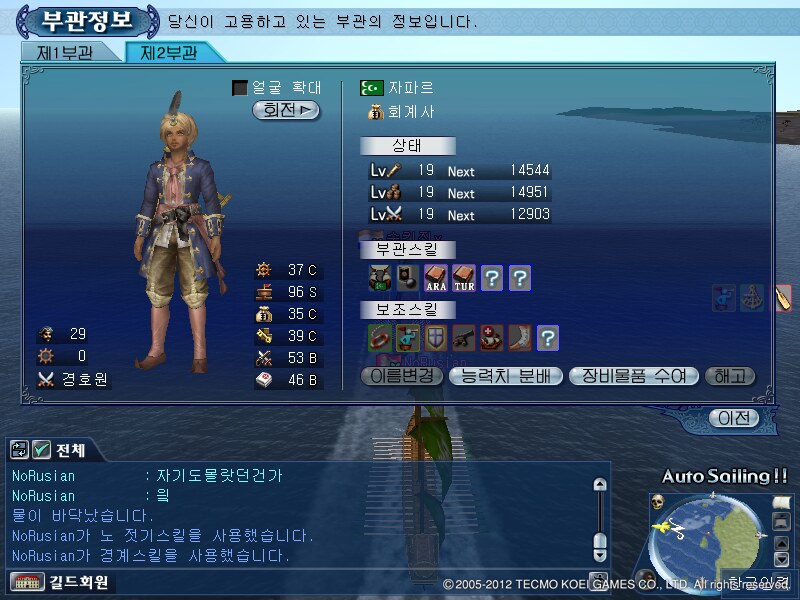Screen dimensions: 800x600
Task: Click the chat scrollbar down arrow
Action: [599, 553]
